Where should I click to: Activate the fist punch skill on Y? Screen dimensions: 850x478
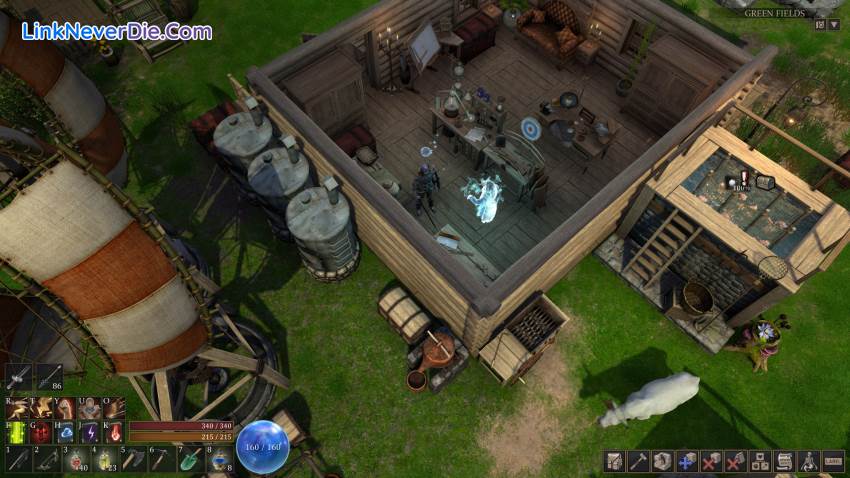pyautogui.click(x=66, y=408)
